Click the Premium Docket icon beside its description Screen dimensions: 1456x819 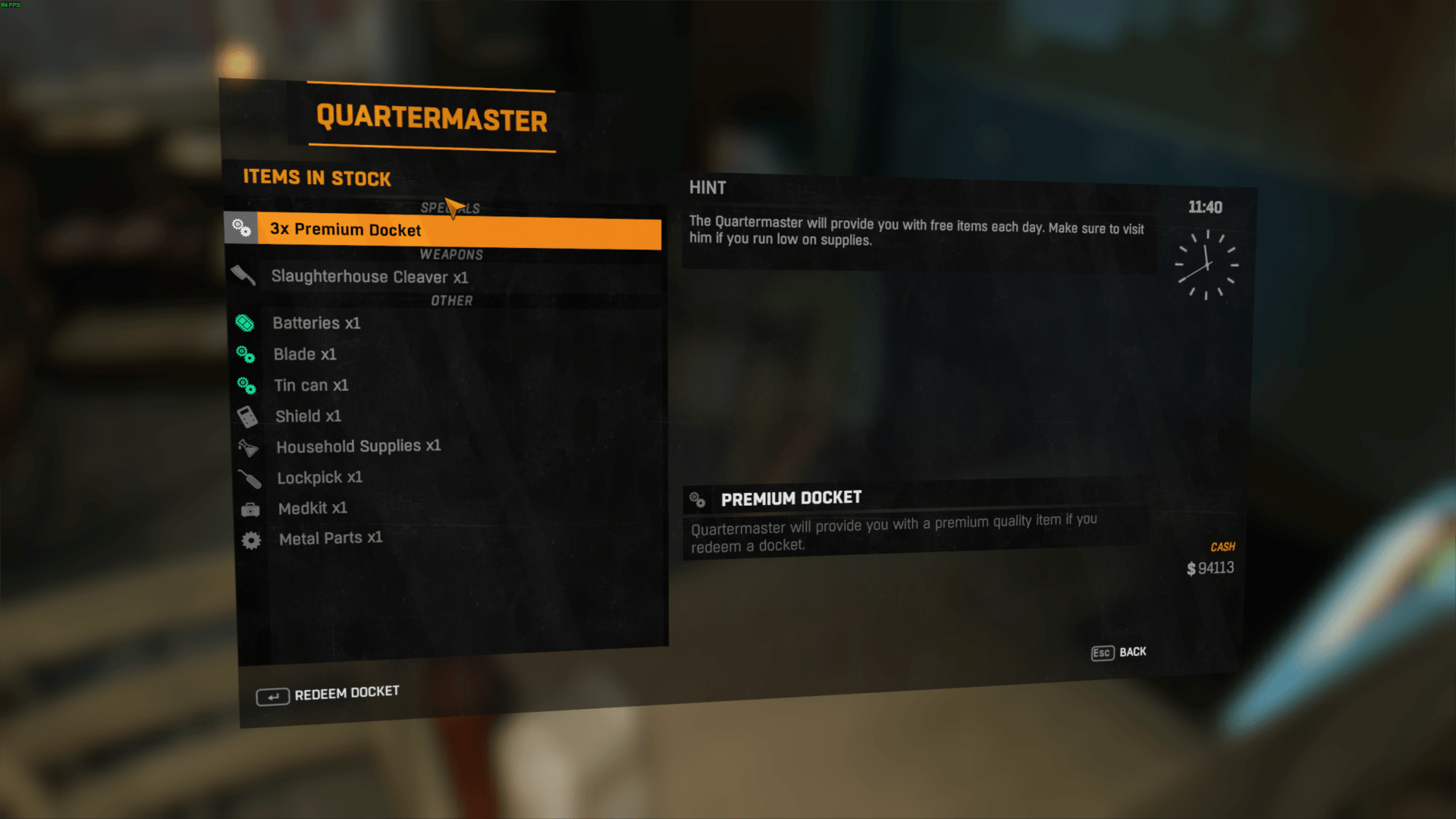pos(696,498)
